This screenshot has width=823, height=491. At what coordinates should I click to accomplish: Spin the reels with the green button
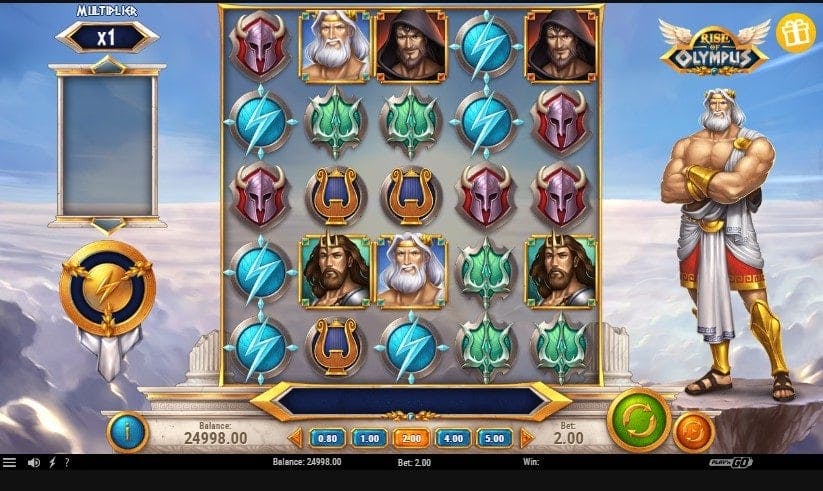click(638, 418)
